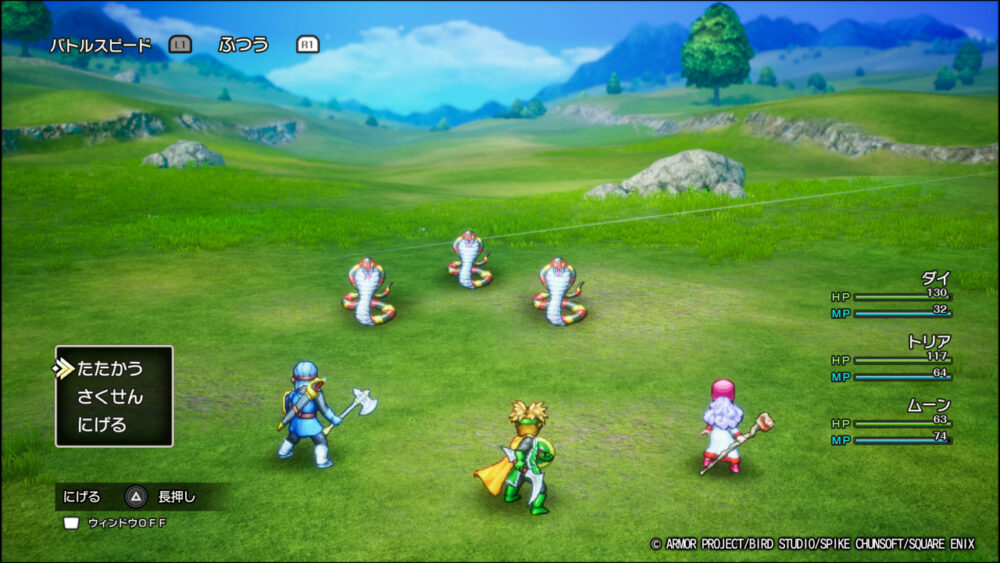
Task: Choose にげる in the command menu
Action: 102,425
